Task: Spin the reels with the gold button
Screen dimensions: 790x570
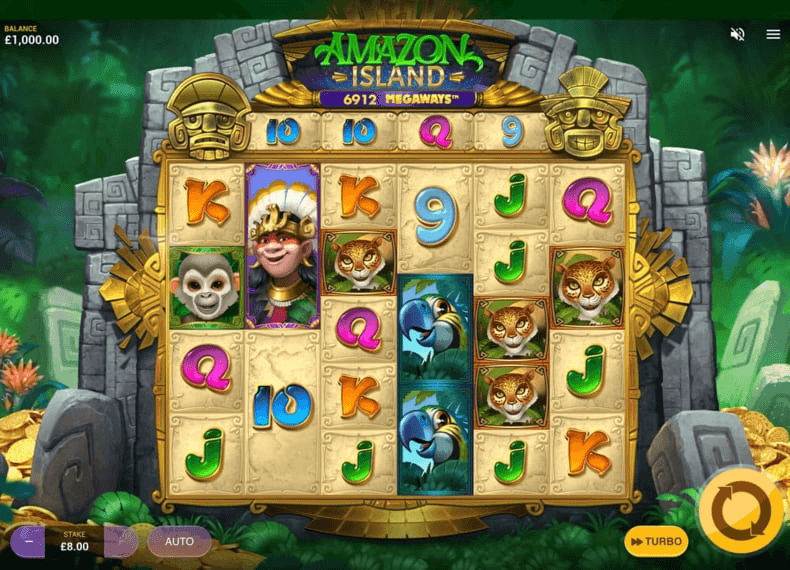Action: [x=741, y=510]
